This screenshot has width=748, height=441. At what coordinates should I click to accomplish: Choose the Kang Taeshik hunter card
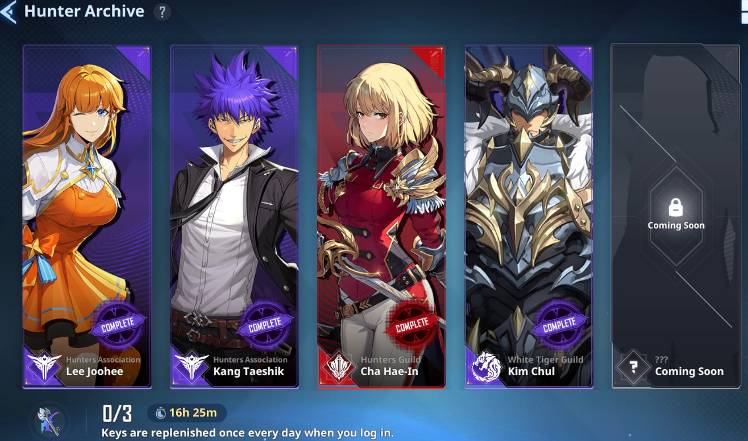[x=234, y=215]
